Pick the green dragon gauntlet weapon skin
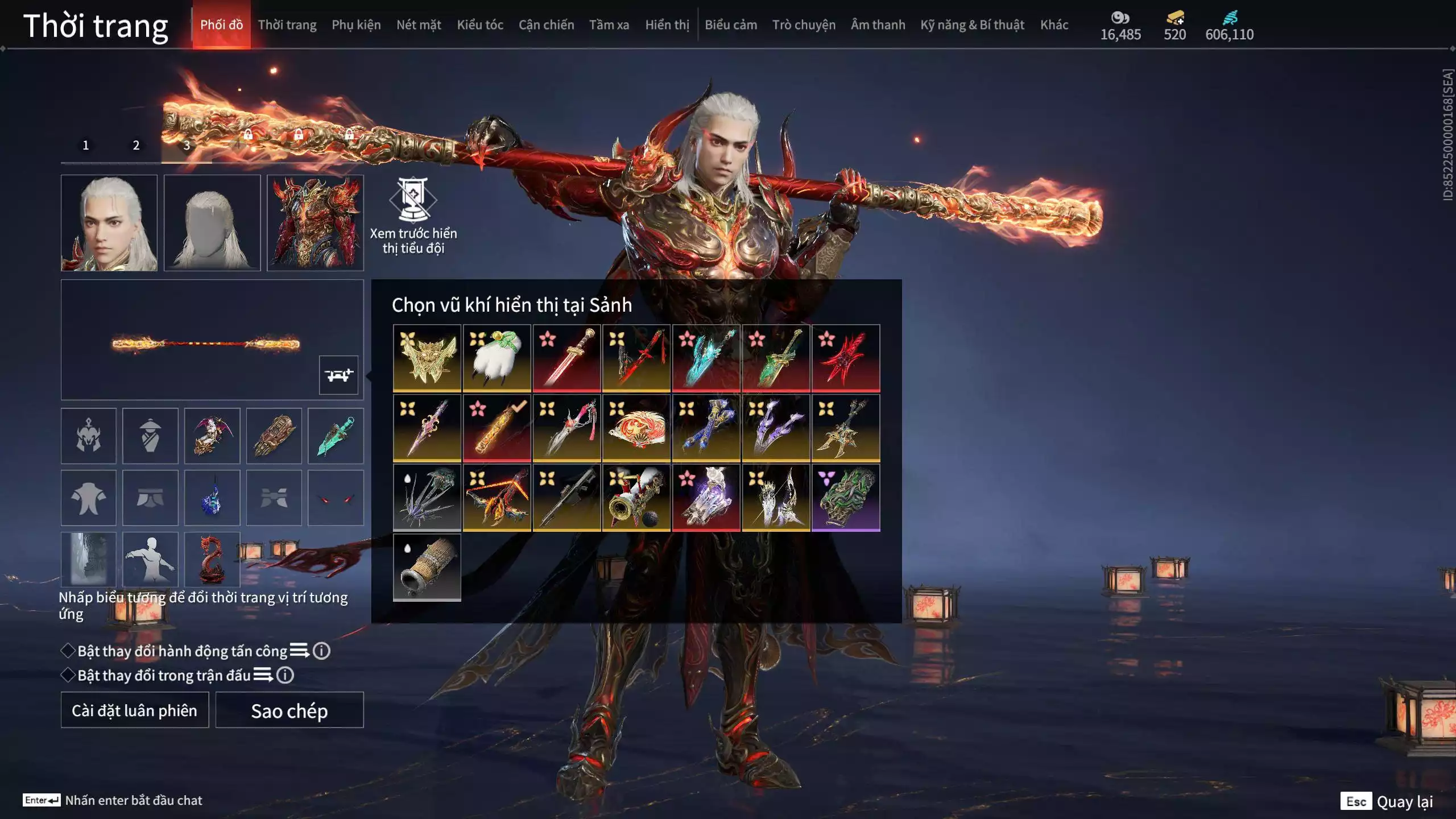The width and height of the screenshot is (1456, 819). 846,498
